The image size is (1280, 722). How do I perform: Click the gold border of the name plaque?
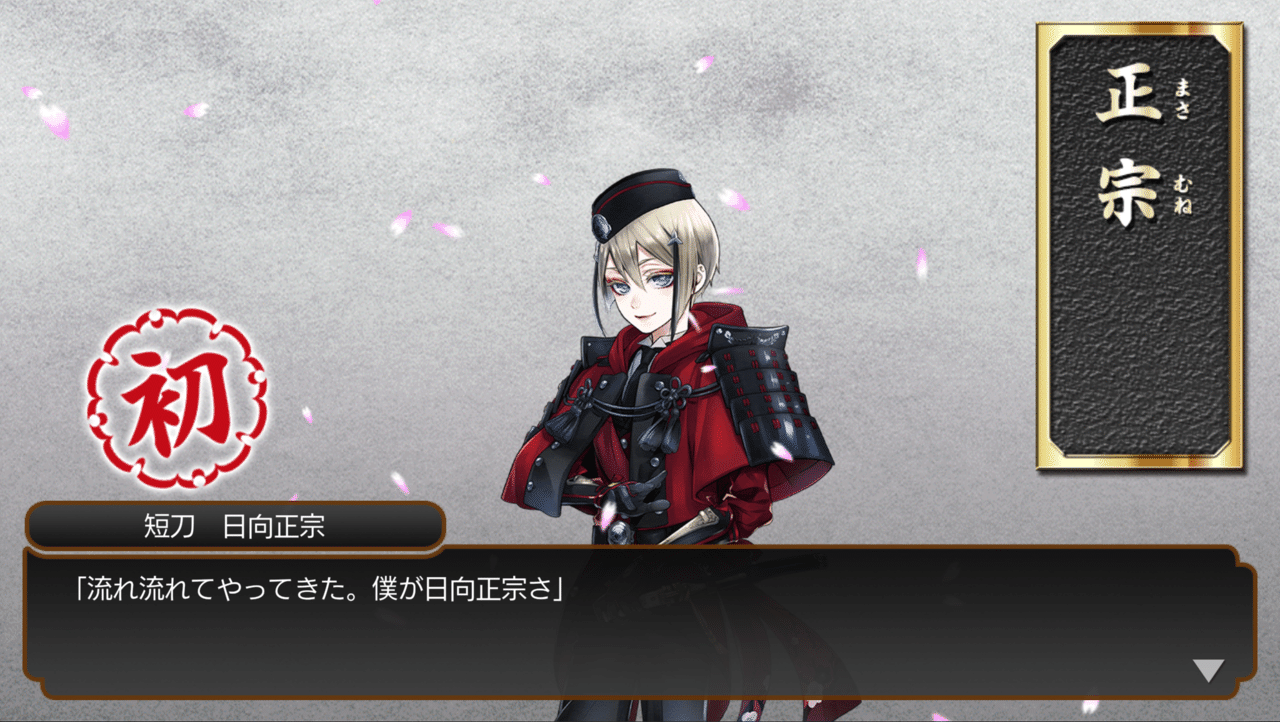[x=1048, y=250]
